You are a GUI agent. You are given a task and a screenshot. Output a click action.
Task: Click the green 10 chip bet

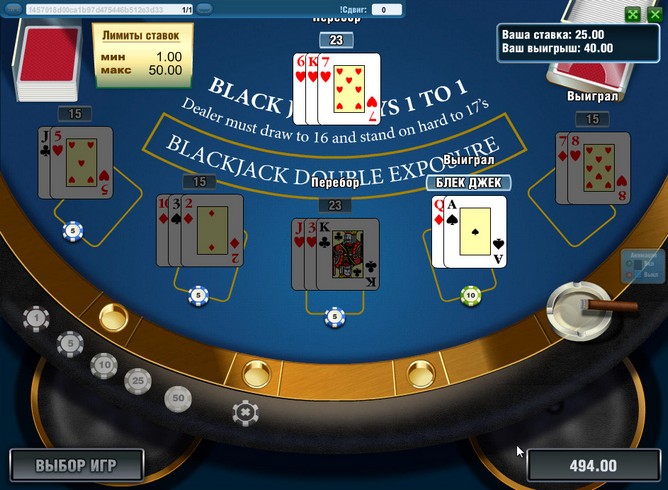(470, 295)
